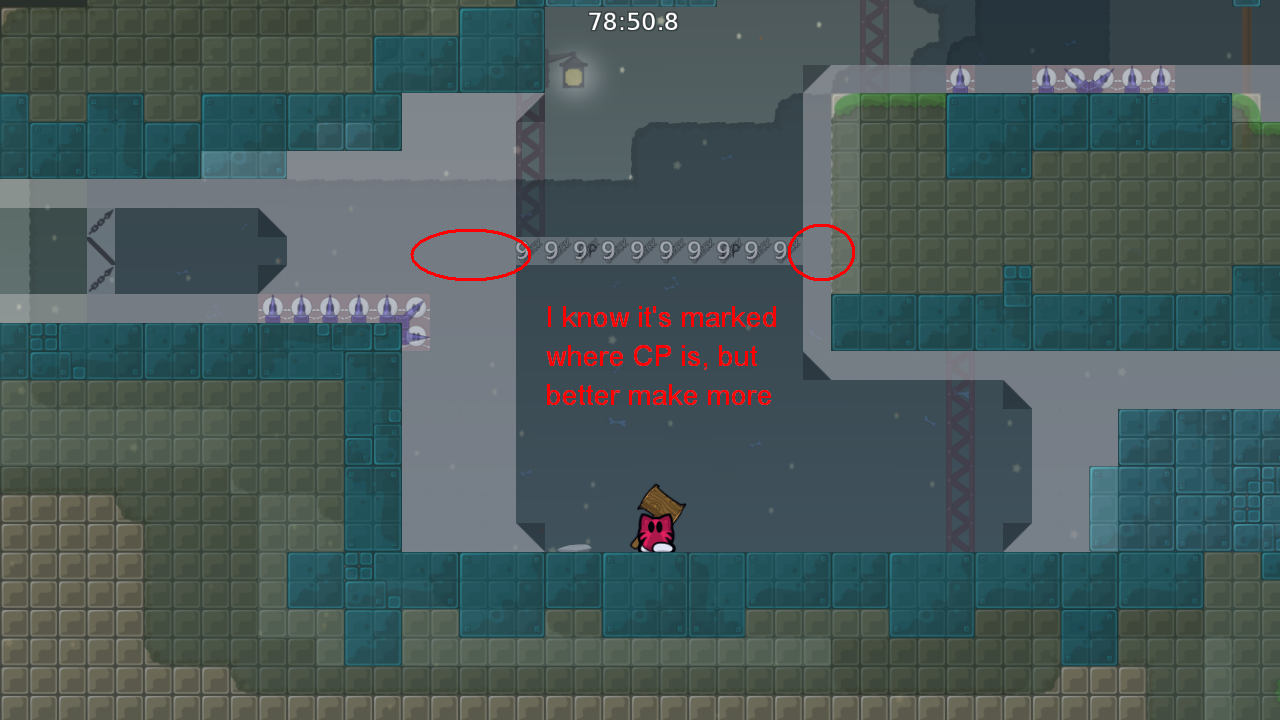Click the leftmost spike launcher on the right platform
The image size is (1280, 720).
point(961,80)
